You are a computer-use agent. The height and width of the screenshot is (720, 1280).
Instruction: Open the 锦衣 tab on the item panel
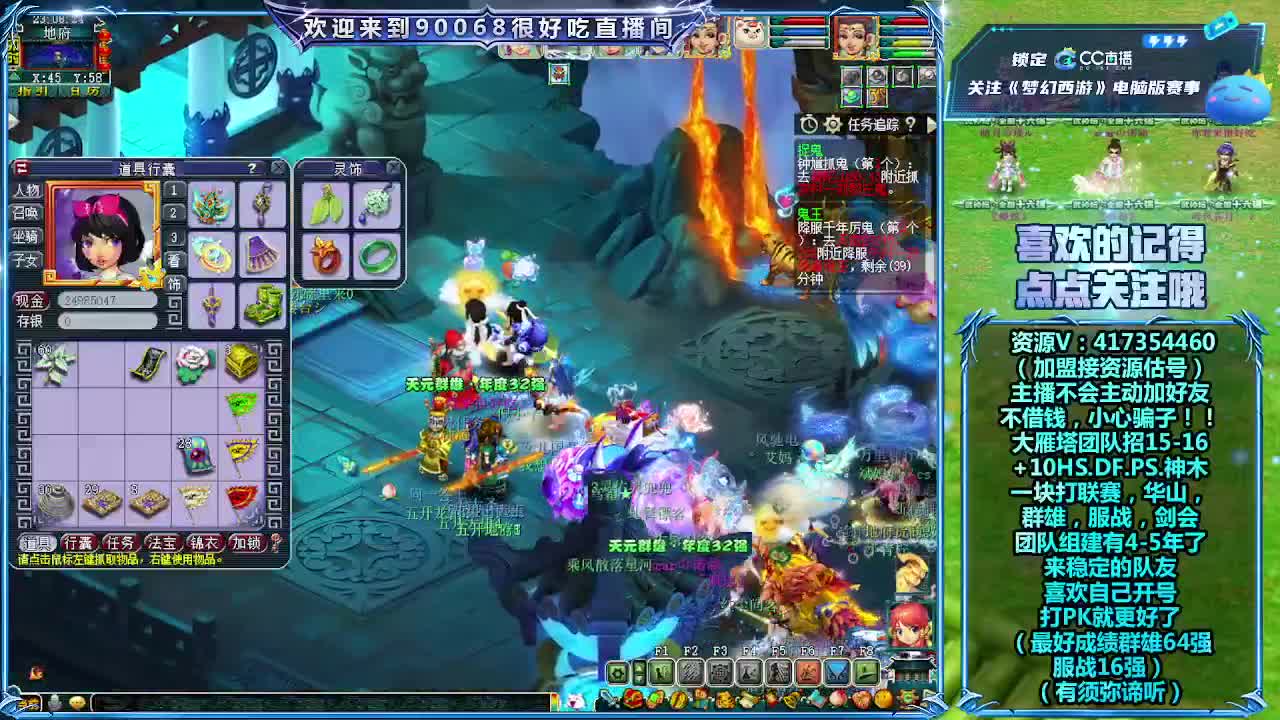[203, 542]
